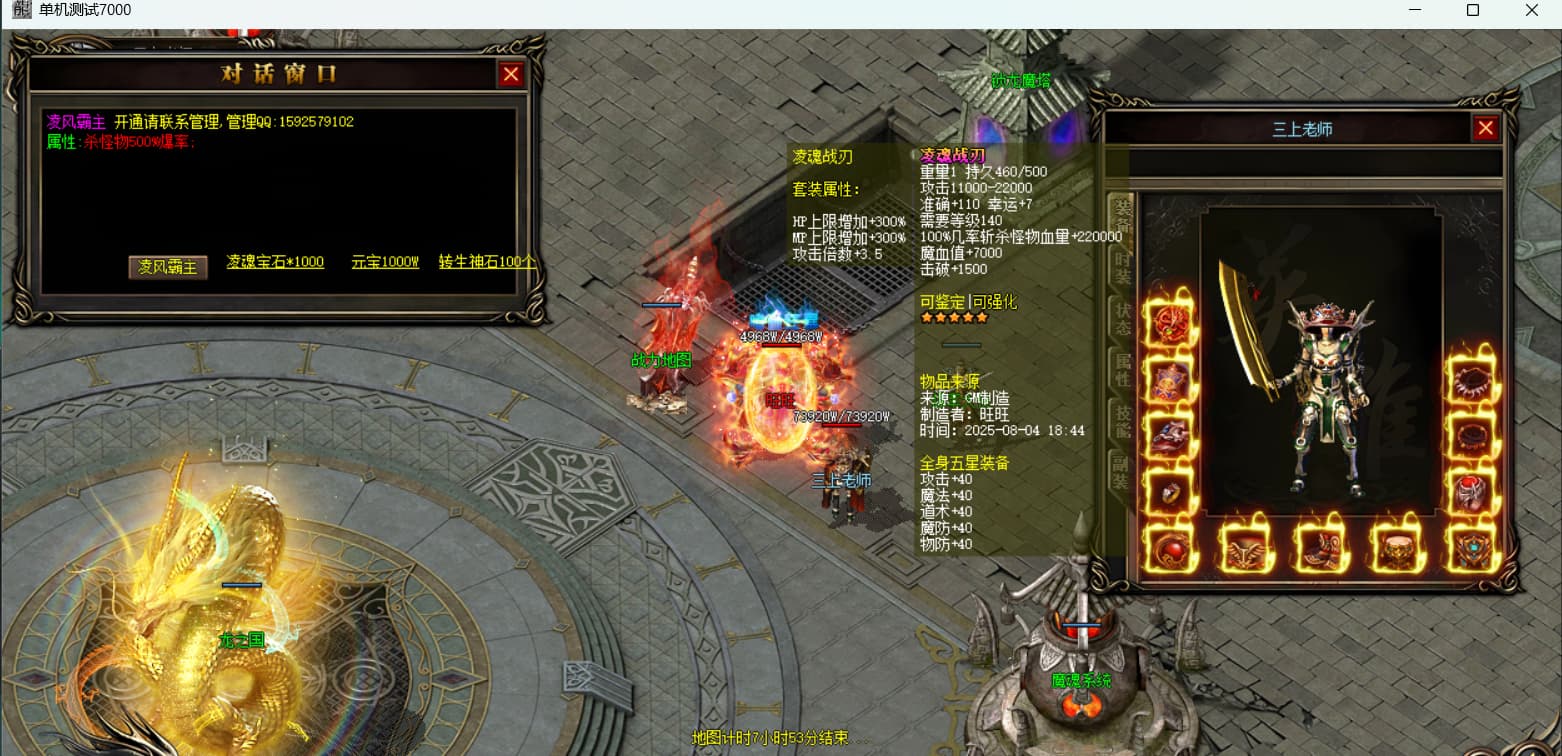Image resolution: width=1562 pixels, height=756 pixels.
Task: Select the silver ring equipment slot
Action: click(x=1170, y=493)
